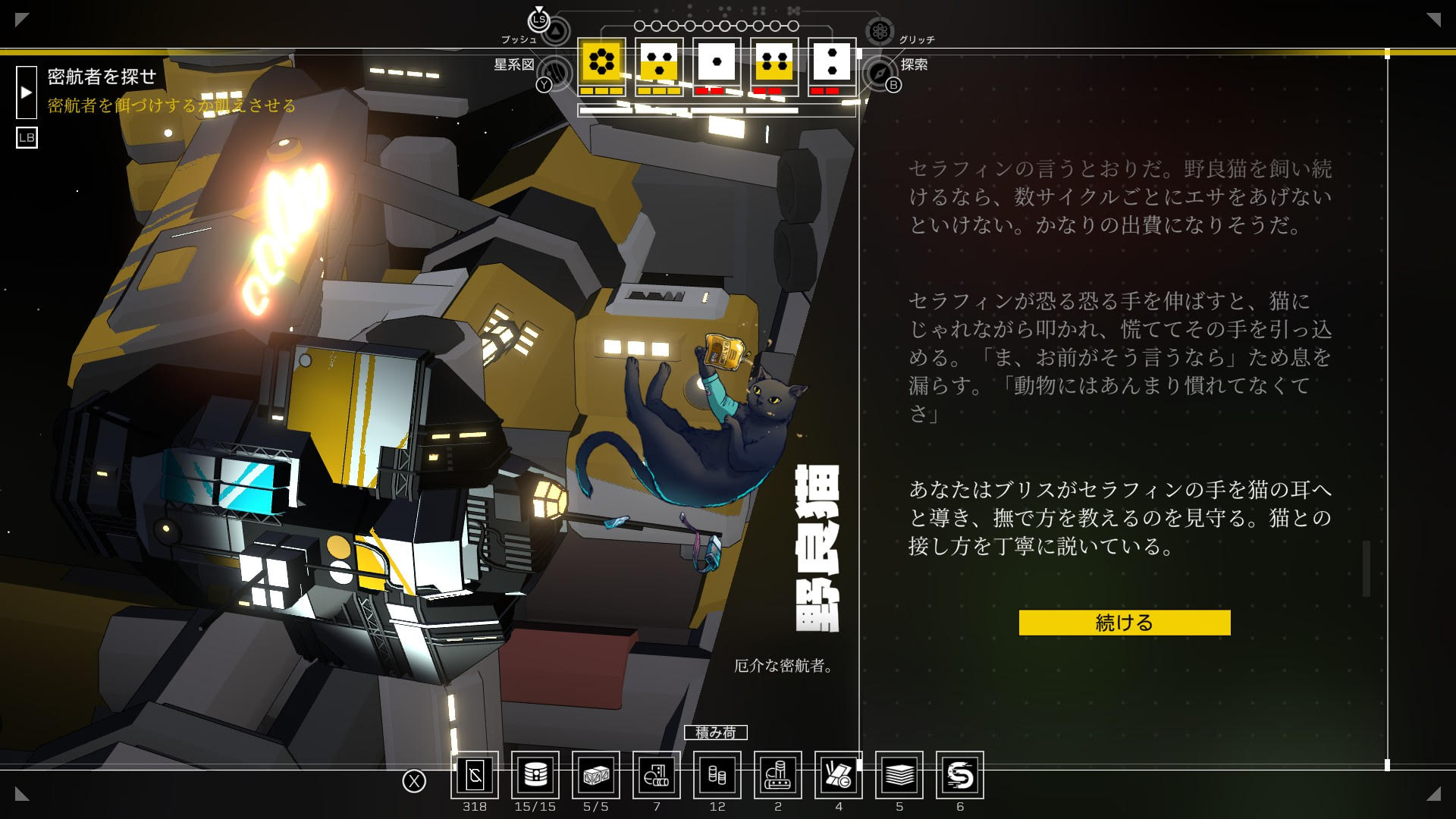Expand the 密航者を探せ objective tracker arrow
Image resolution: width=1456 pixels, height=819 pixels.
click(x=27, y=93)
